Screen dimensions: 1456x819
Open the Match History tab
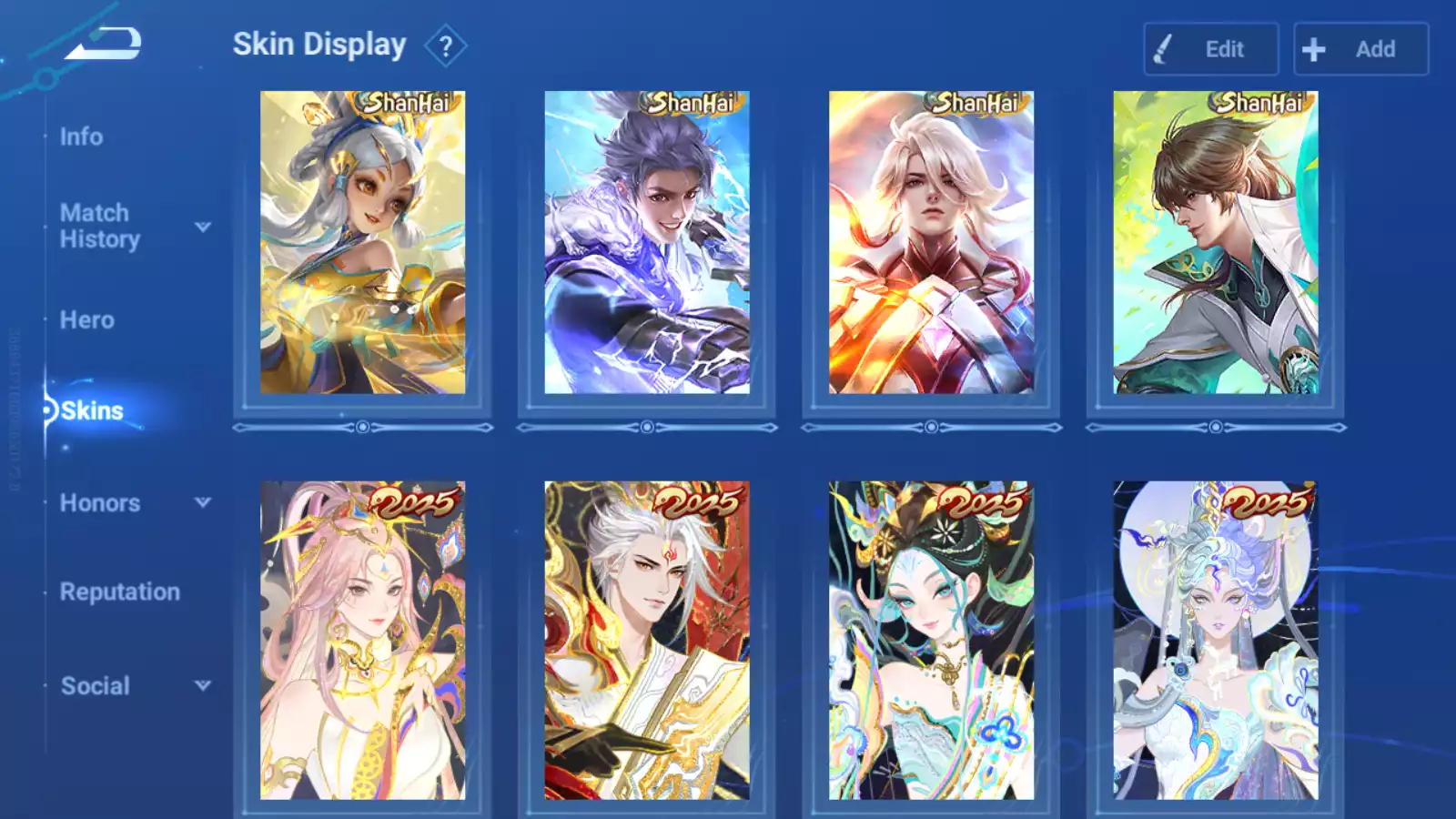pyautogui.click(x=99, y=226)
